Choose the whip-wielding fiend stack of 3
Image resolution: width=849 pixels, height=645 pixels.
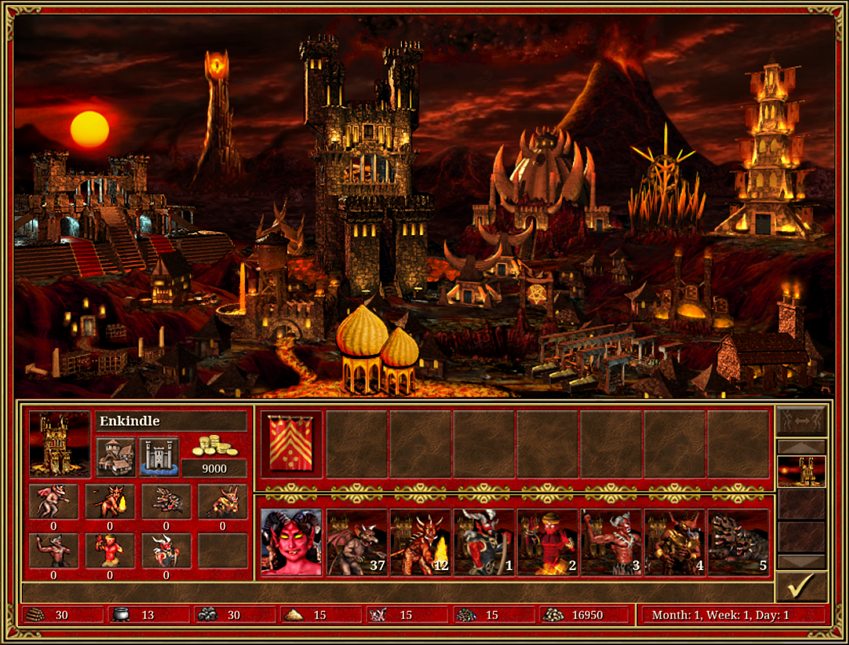pyautogui.click(x=612, y=542)
